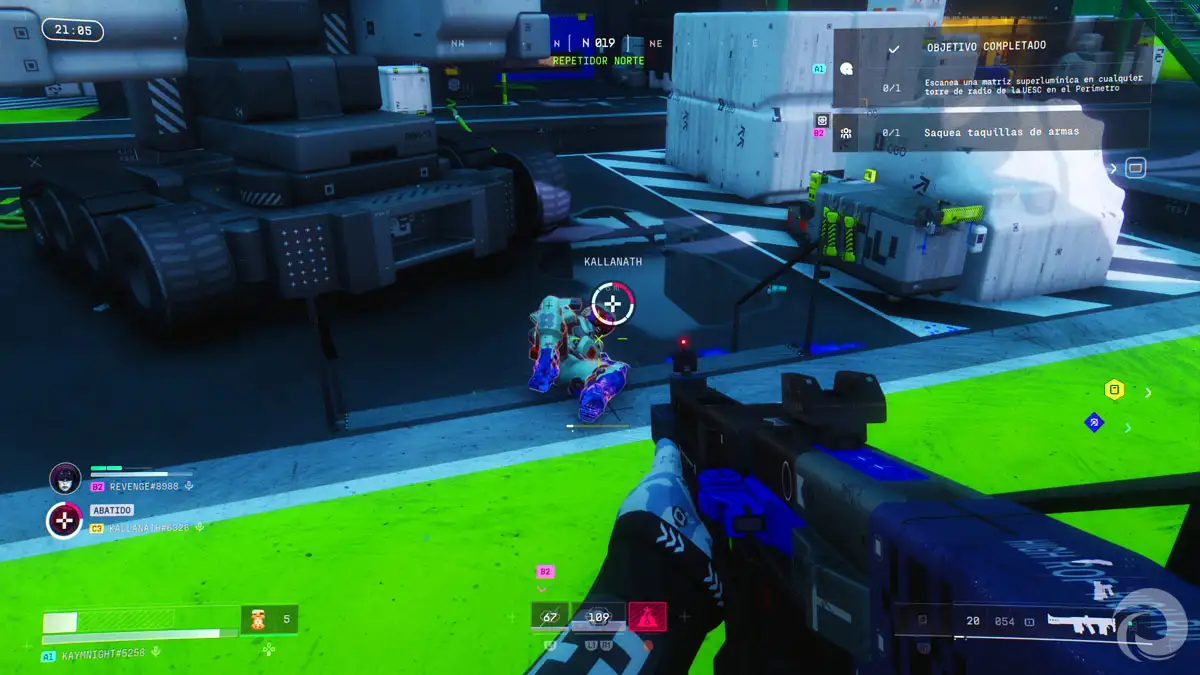This screenshot has width=1200, height=675.
Task: Open the screen icon below objectives
Action: click(1135, 168)
